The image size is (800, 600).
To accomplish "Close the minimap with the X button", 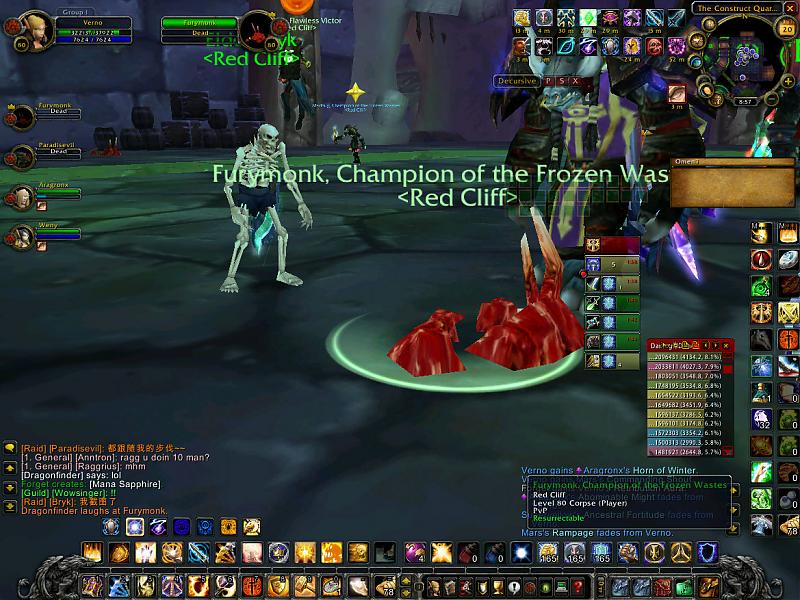I will point(791,8).
